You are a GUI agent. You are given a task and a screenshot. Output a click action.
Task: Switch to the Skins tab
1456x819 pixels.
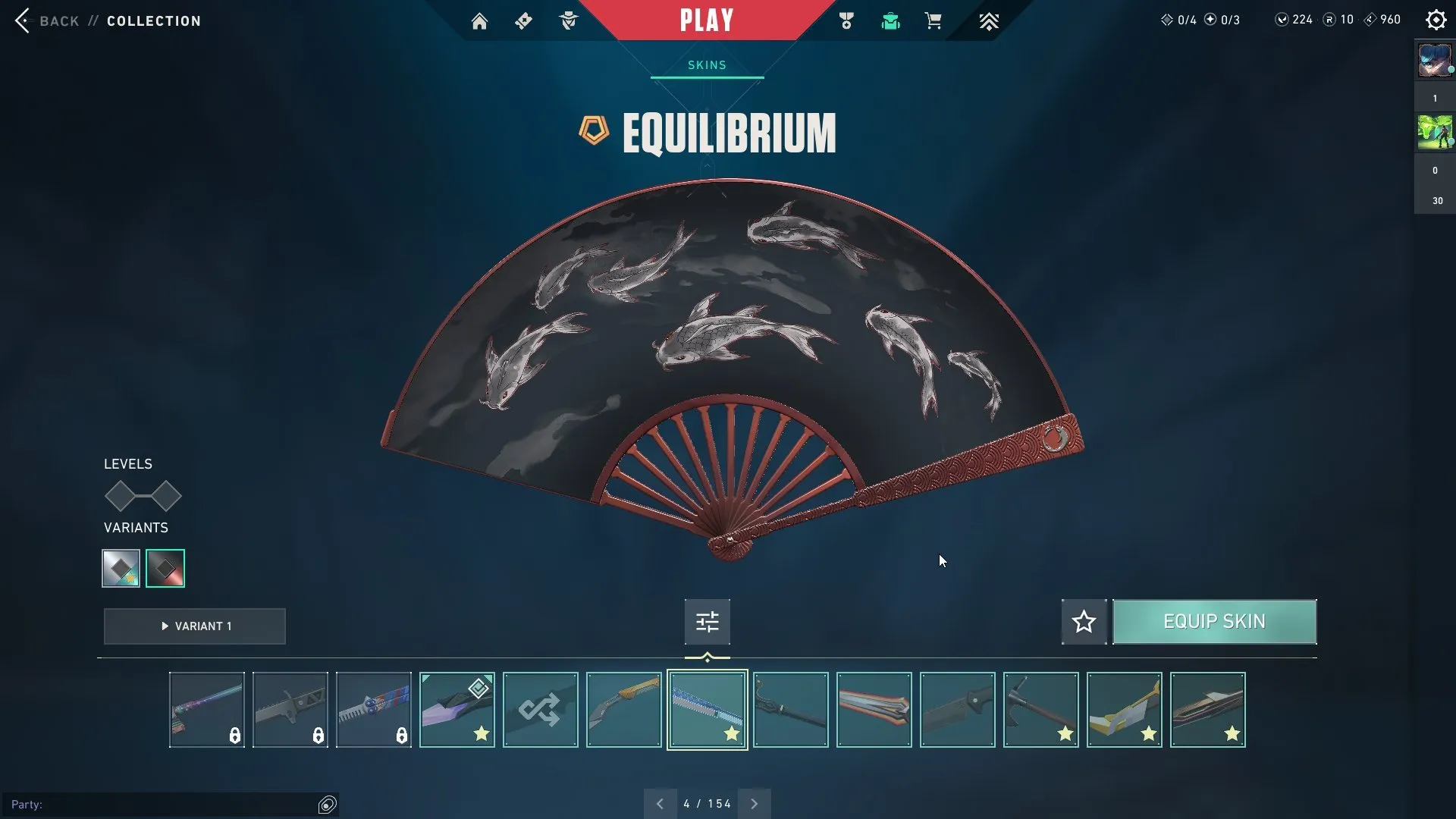pyautogui.click(x=707, y=65)
